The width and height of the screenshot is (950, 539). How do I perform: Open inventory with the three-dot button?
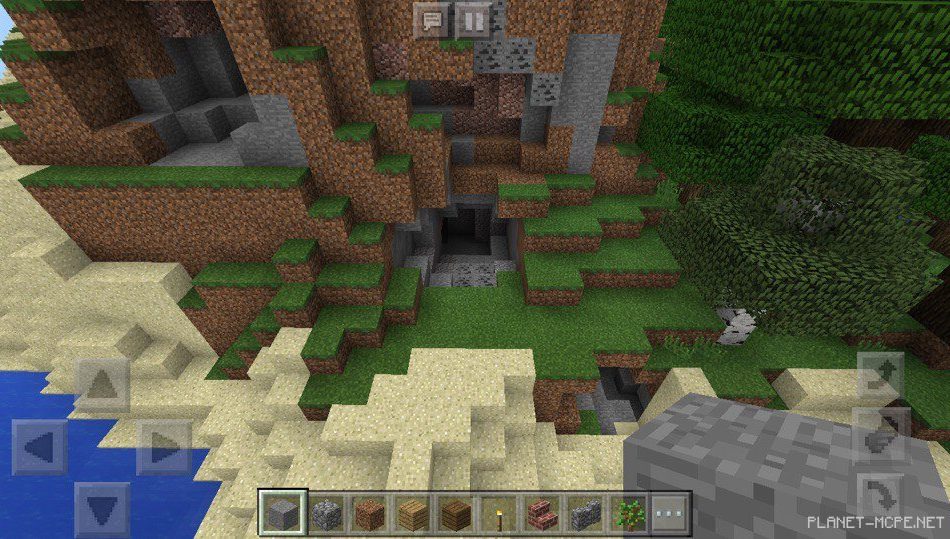[670, 514]
